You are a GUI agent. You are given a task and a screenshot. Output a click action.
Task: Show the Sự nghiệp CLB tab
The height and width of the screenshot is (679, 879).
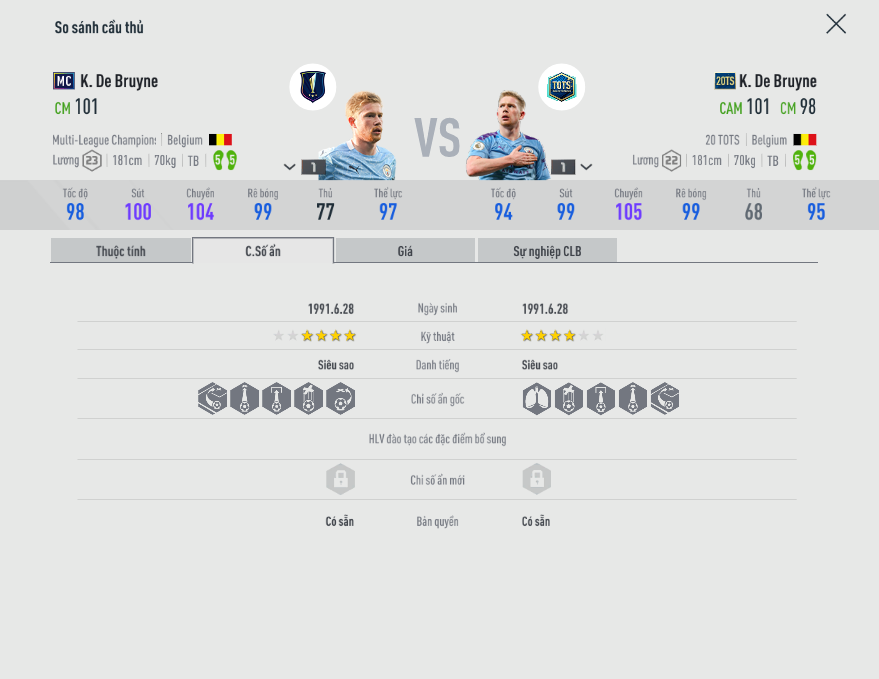point(547,251)
